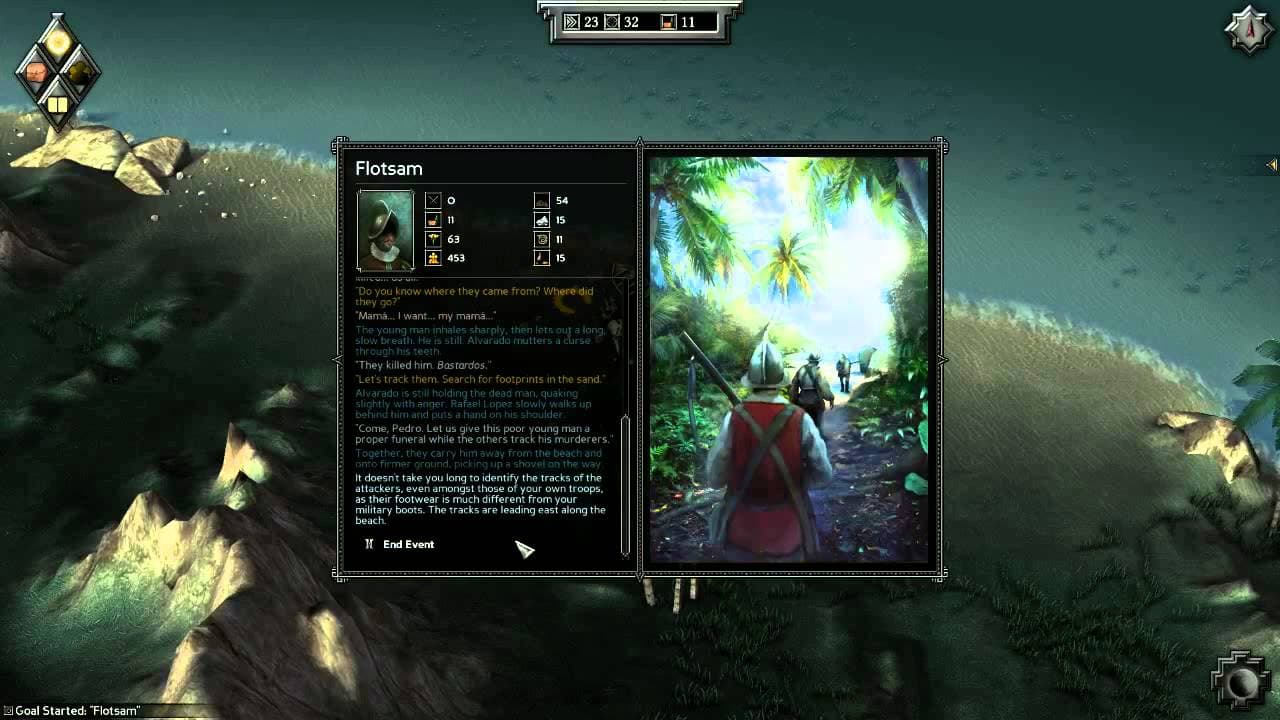The image size is (1280, 720).
Task: Click the meat icon showing 54
Action: (x=541, y=200)
